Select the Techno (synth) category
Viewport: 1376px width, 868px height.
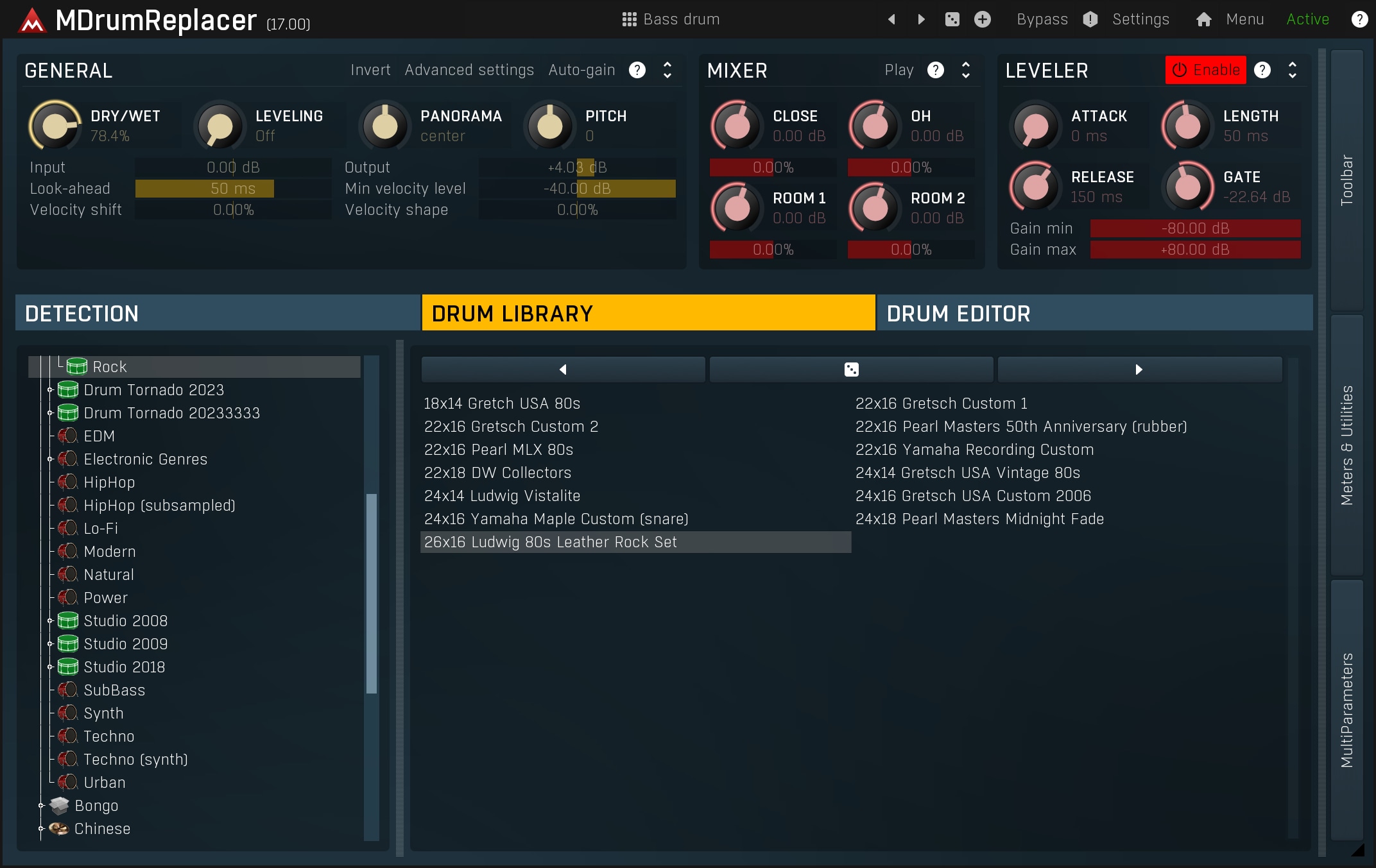pyautogui.click(x=135, y=760)
